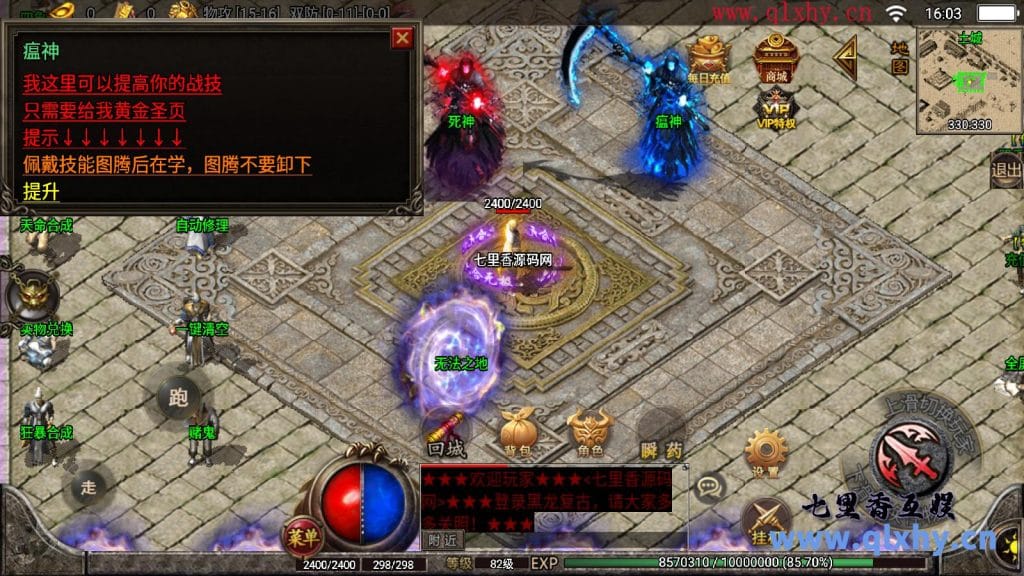1024x576 pixels.
Task: Open the 每日充值 daily recharge icon
Action: point(709,58)
